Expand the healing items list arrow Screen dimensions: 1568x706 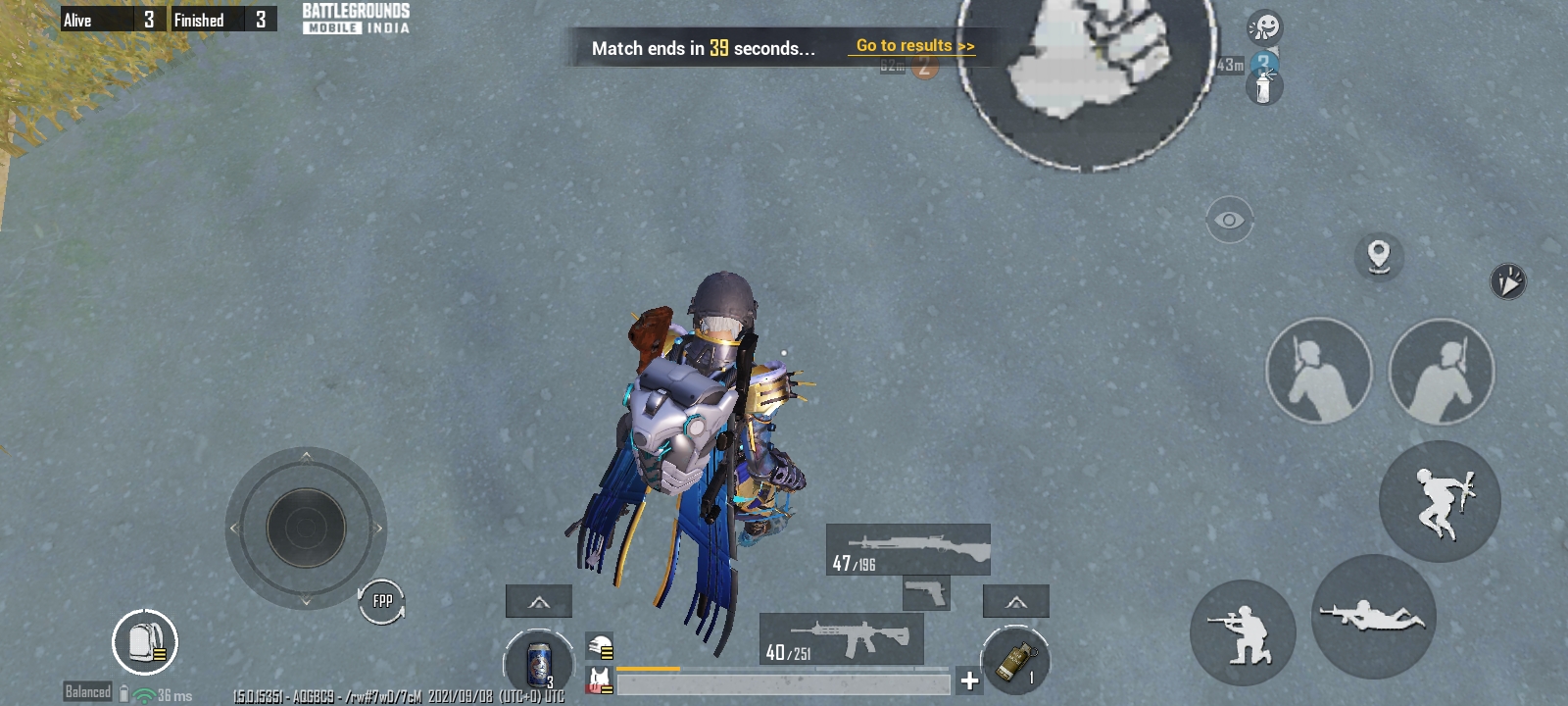click(539, 601)
